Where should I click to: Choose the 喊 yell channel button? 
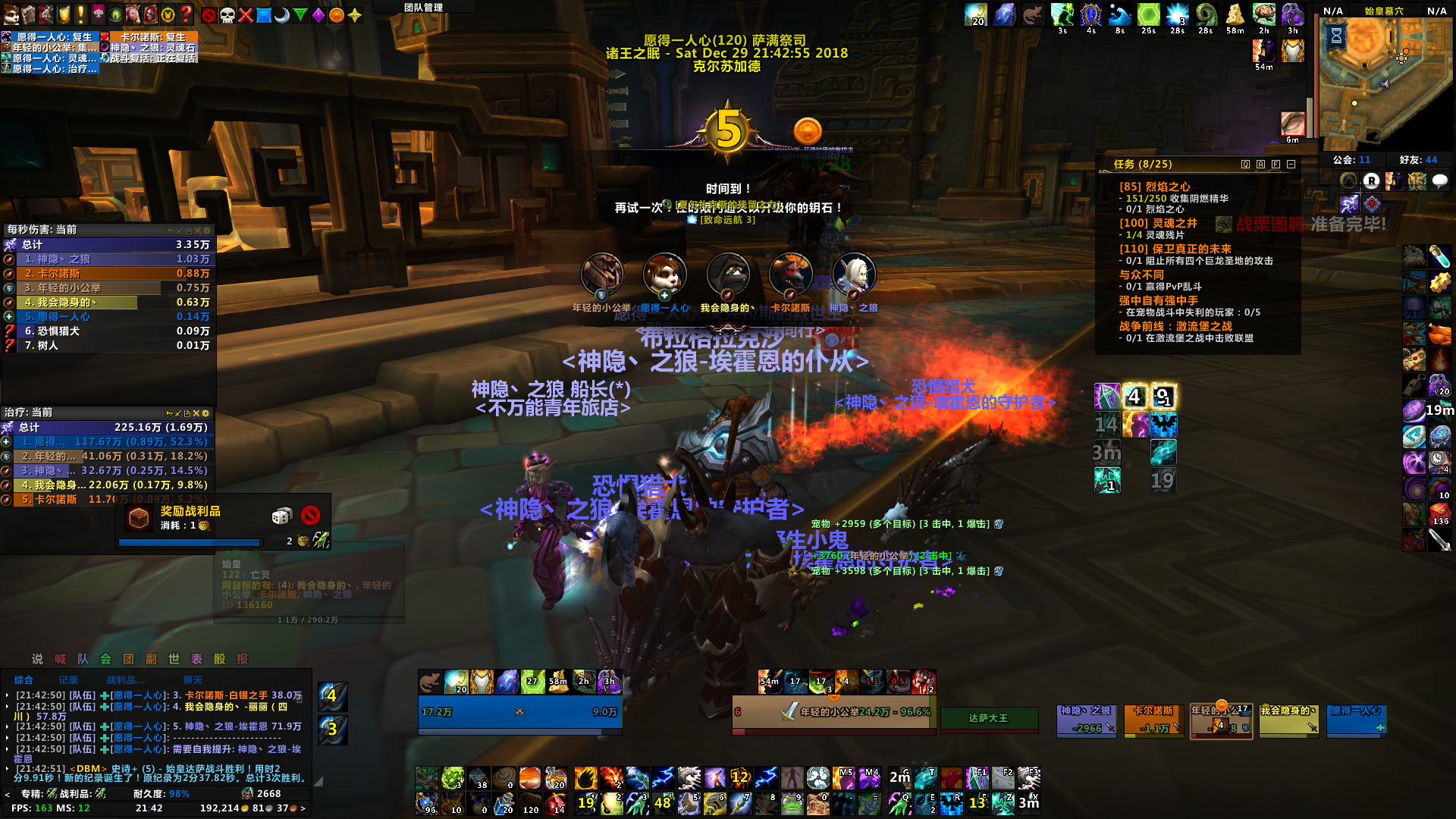pyautogui.click(x=60, y=659)
